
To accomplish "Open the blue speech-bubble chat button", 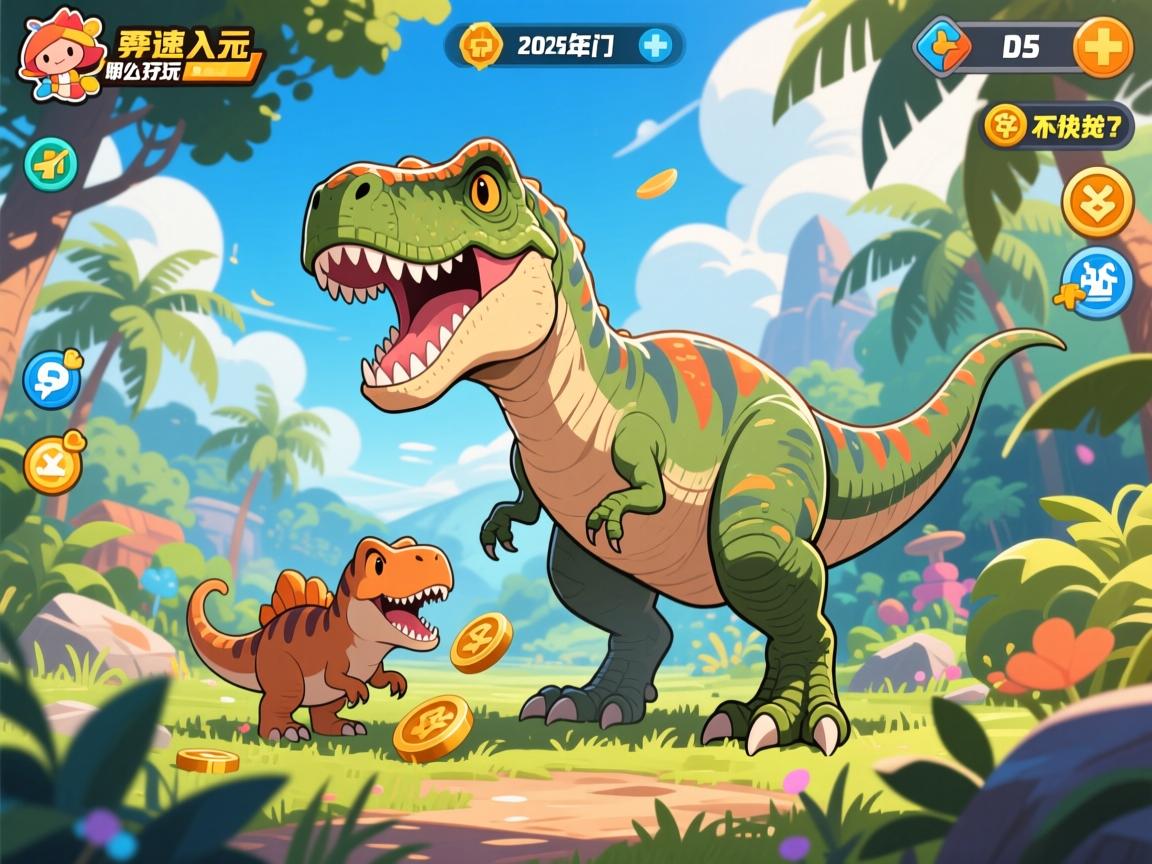I will tap(51, 380).
